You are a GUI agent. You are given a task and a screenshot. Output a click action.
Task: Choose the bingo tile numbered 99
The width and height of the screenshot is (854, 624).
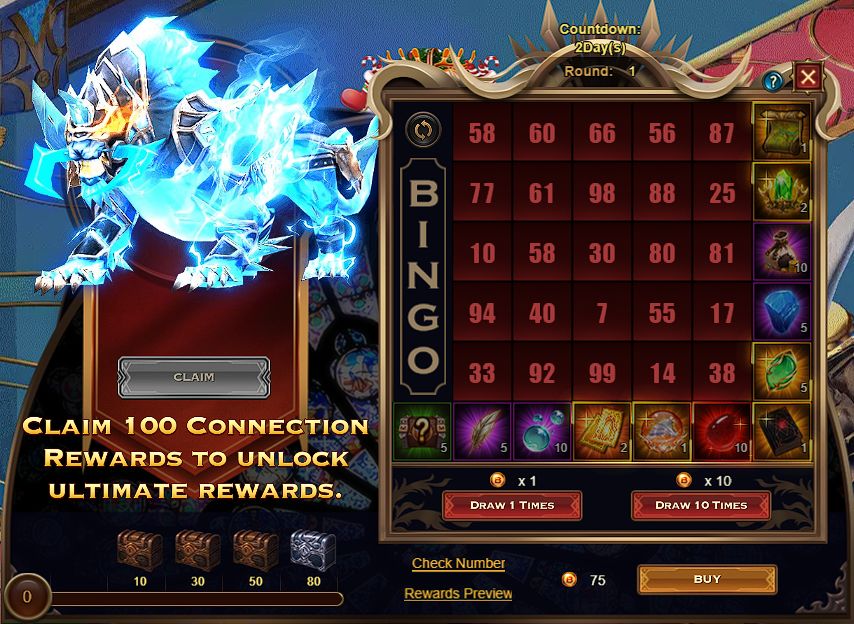pos(602,373)
